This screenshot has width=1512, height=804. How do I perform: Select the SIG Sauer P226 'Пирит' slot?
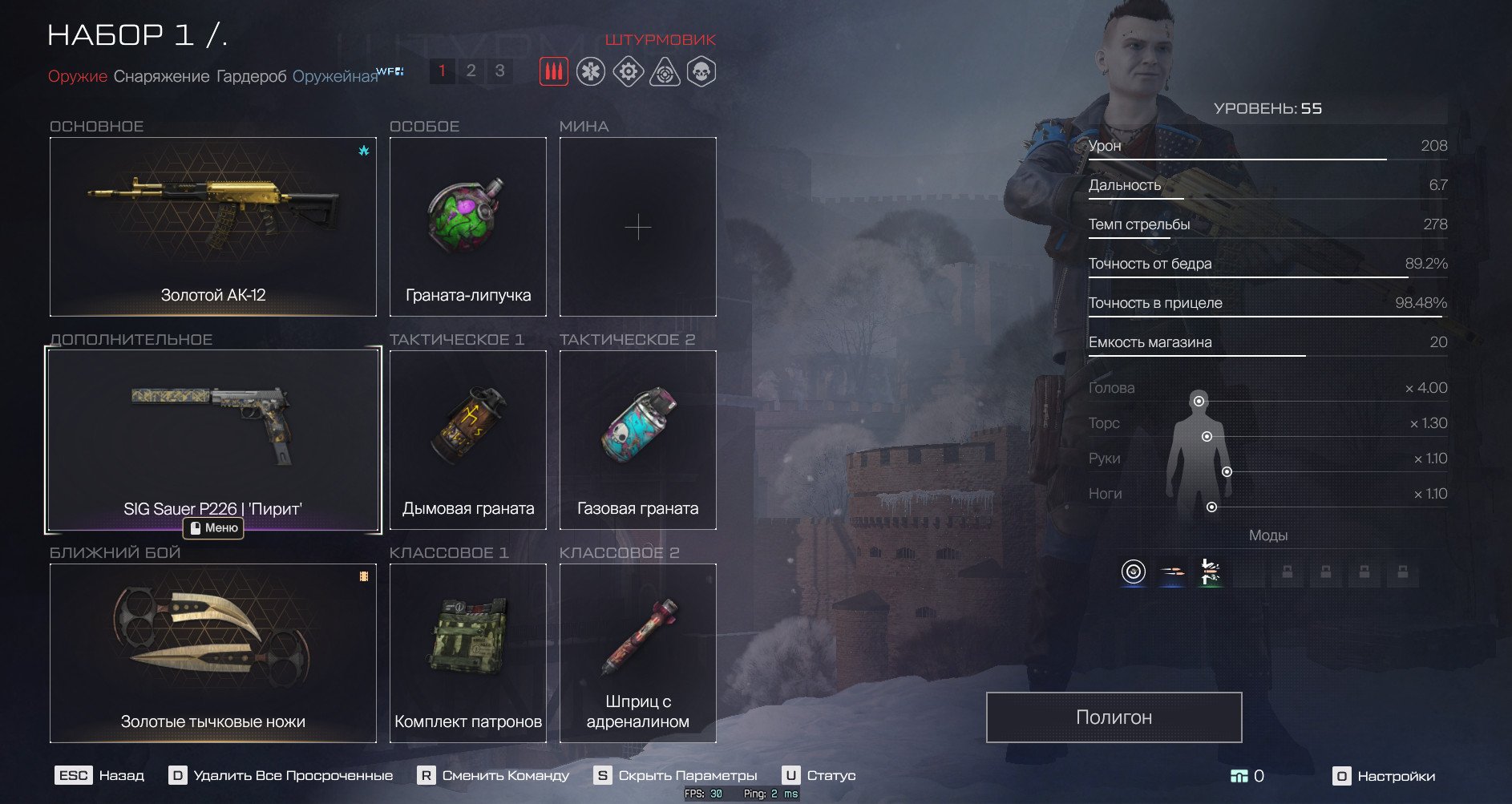click(213, 440)
